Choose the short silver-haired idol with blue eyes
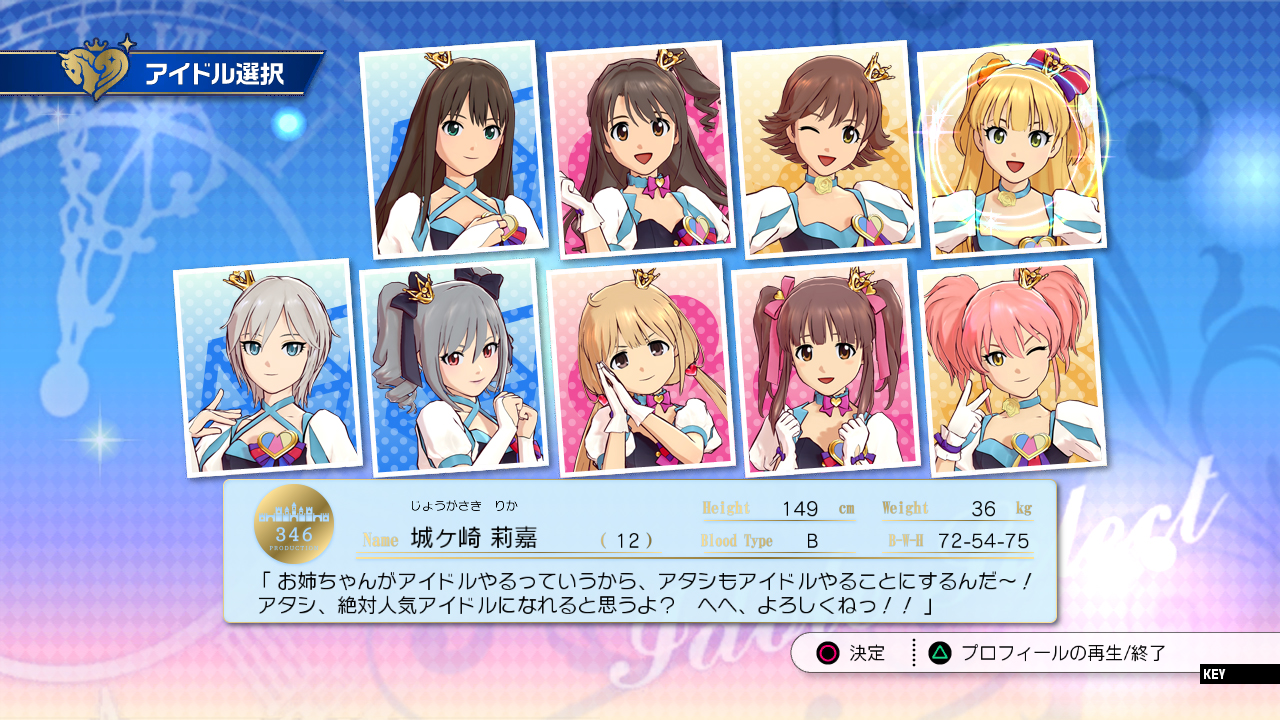The height and width of the screenshot is (720, 1280). (267, 368)
